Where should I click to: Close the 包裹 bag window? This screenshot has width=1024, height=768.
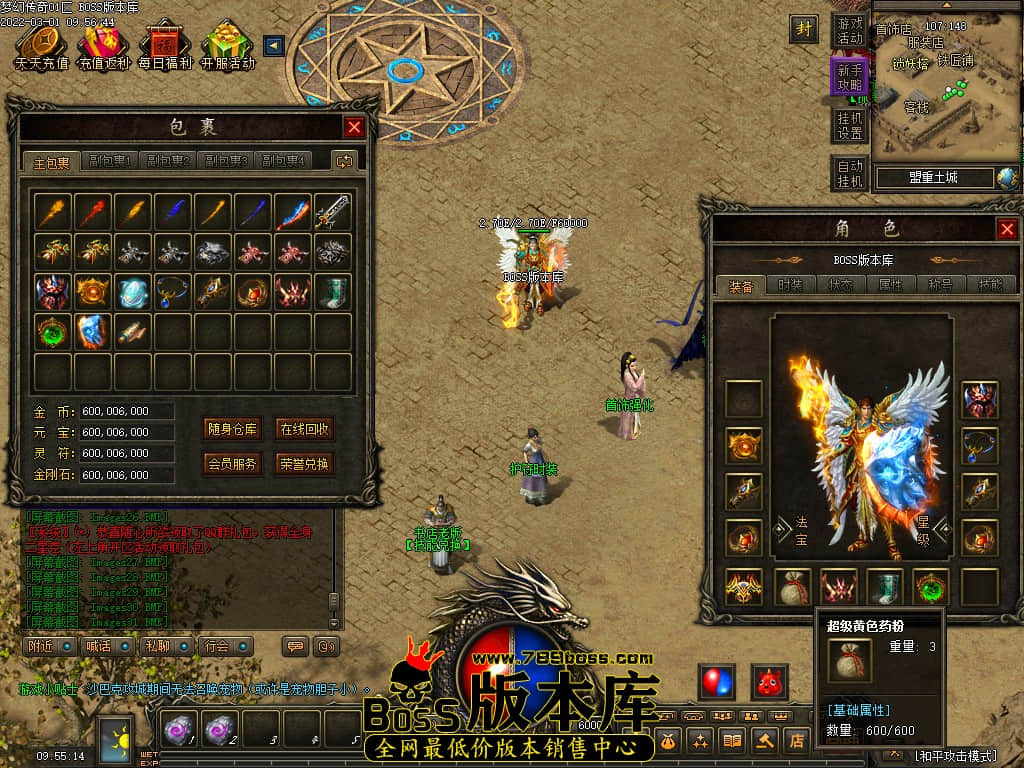click(x=354, y=127)
